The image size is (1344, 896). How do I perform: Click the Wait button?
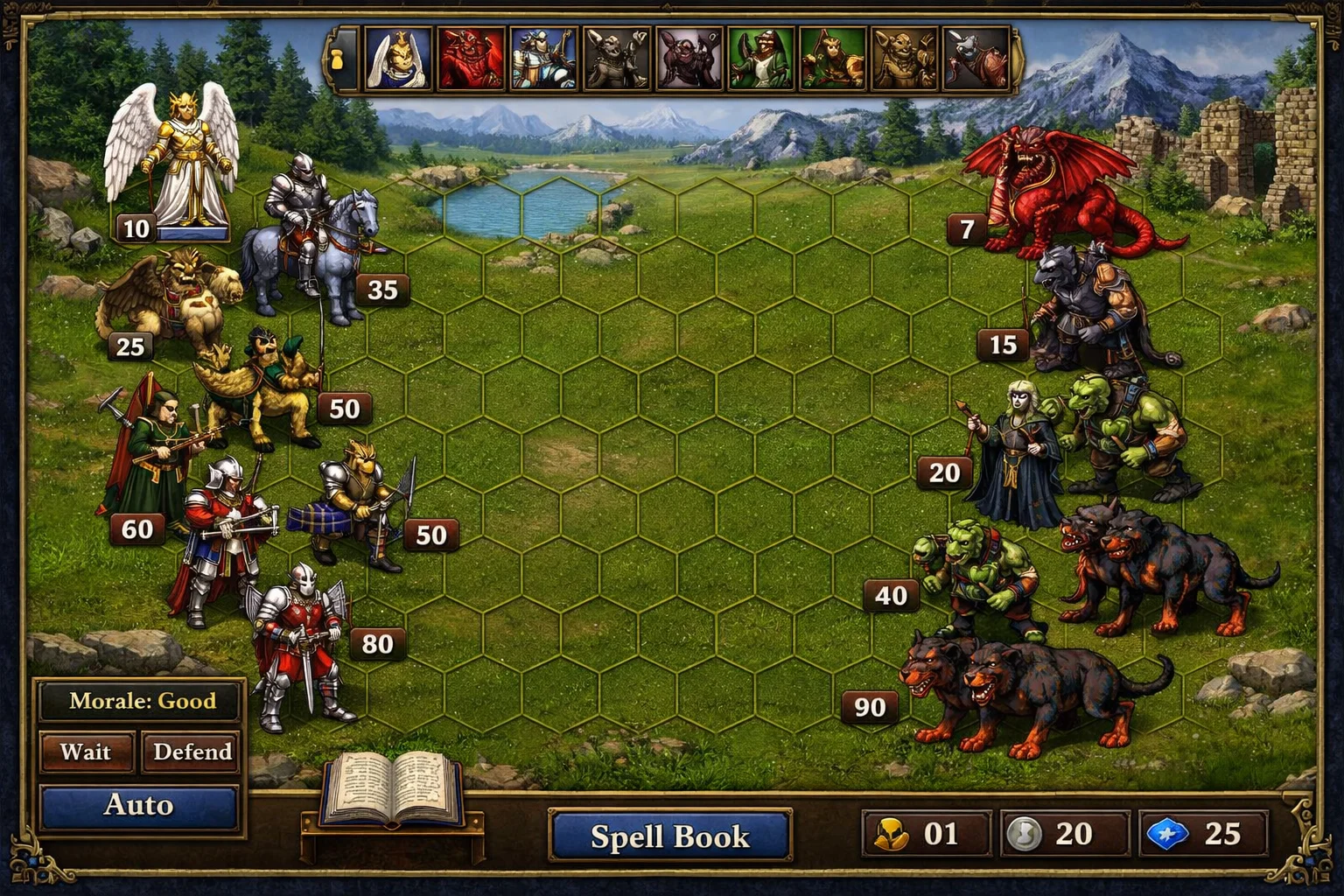pos(86,752)
